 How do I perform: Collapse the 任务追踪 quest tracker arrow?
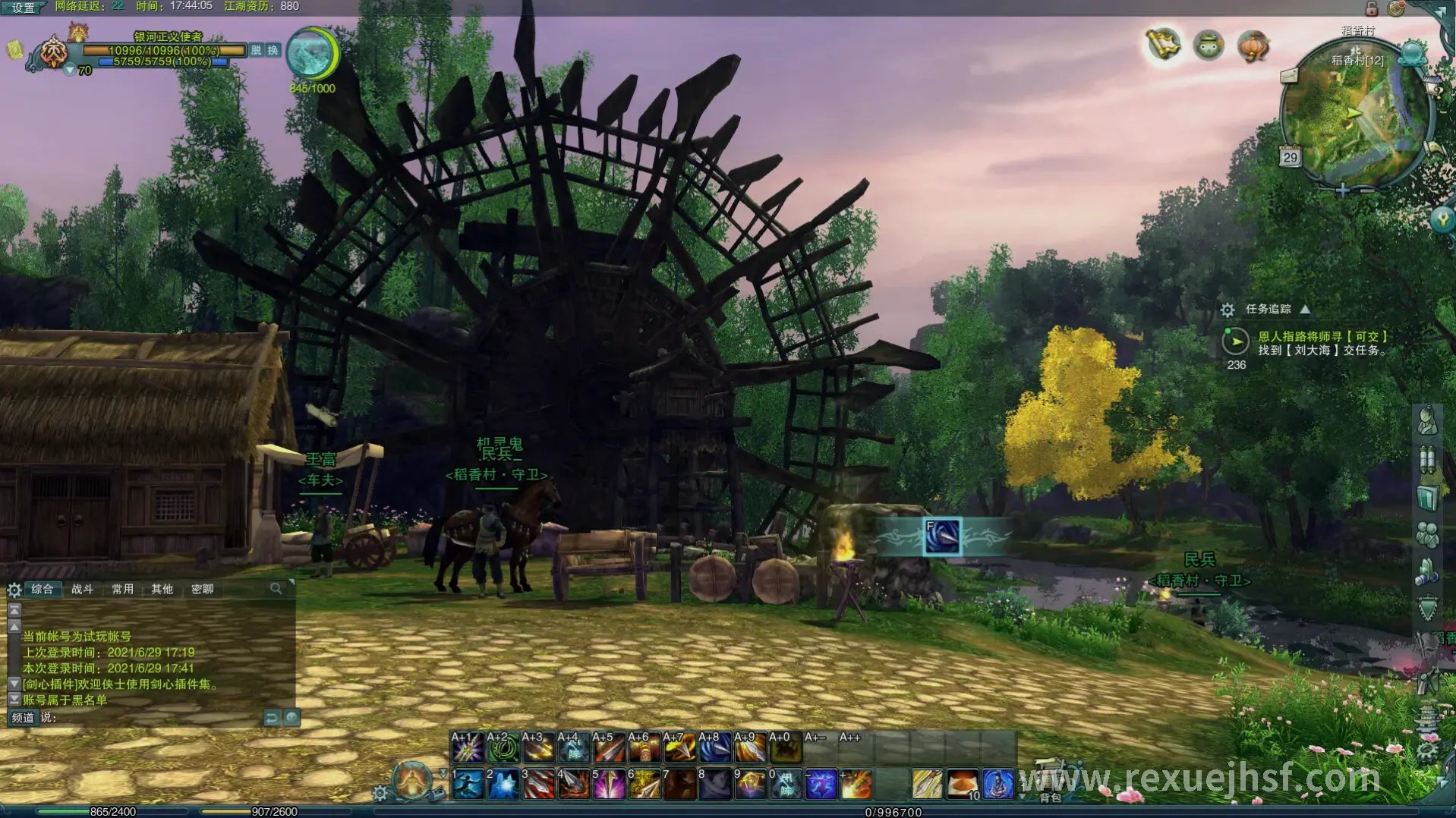point(1305,309)
